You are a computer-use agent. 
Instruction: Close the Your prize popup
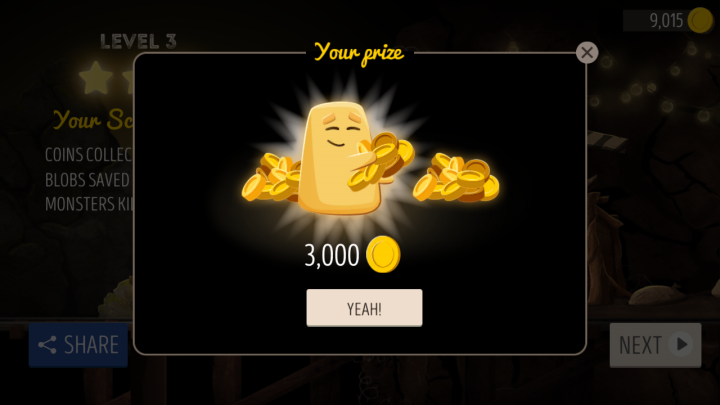[x=587, y=53]
